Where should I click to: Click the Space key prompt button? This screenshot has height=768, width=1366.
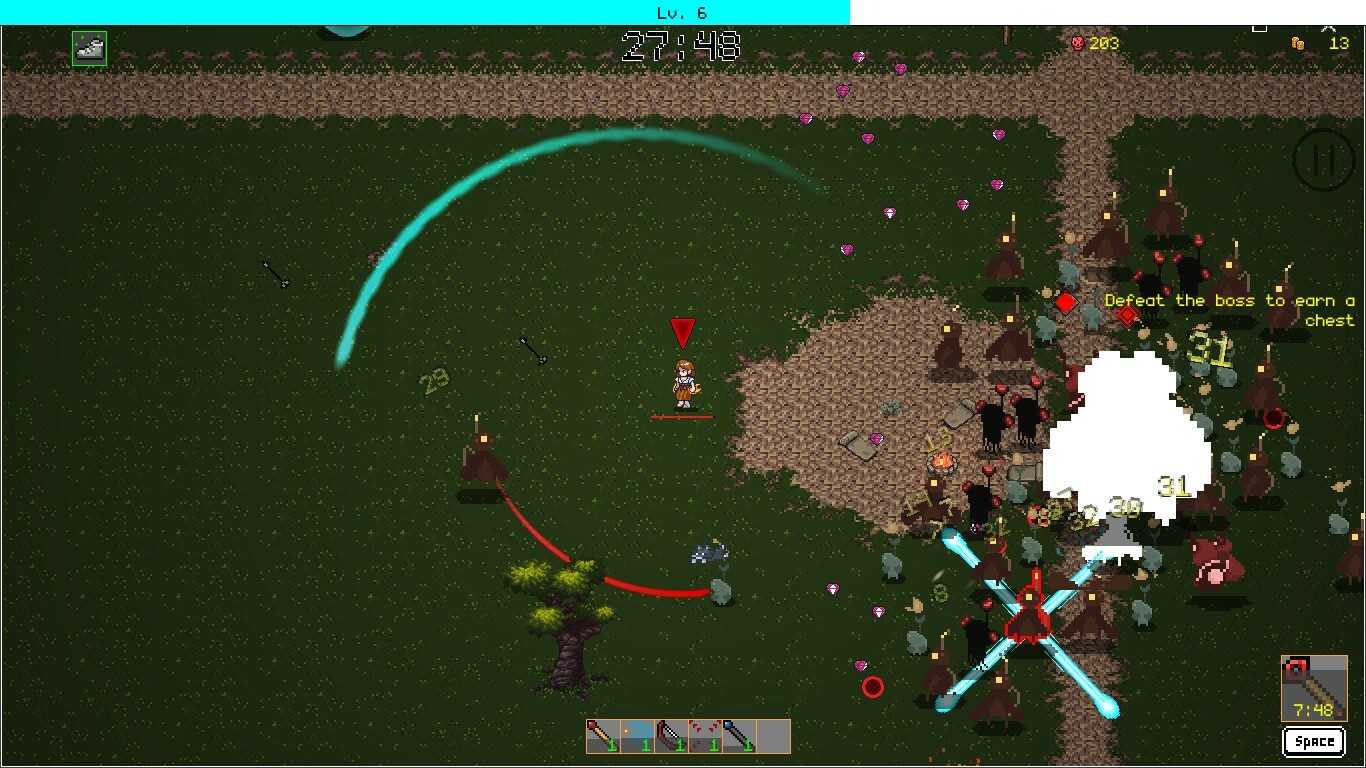pyautogui.click(x=1313, y=741)
